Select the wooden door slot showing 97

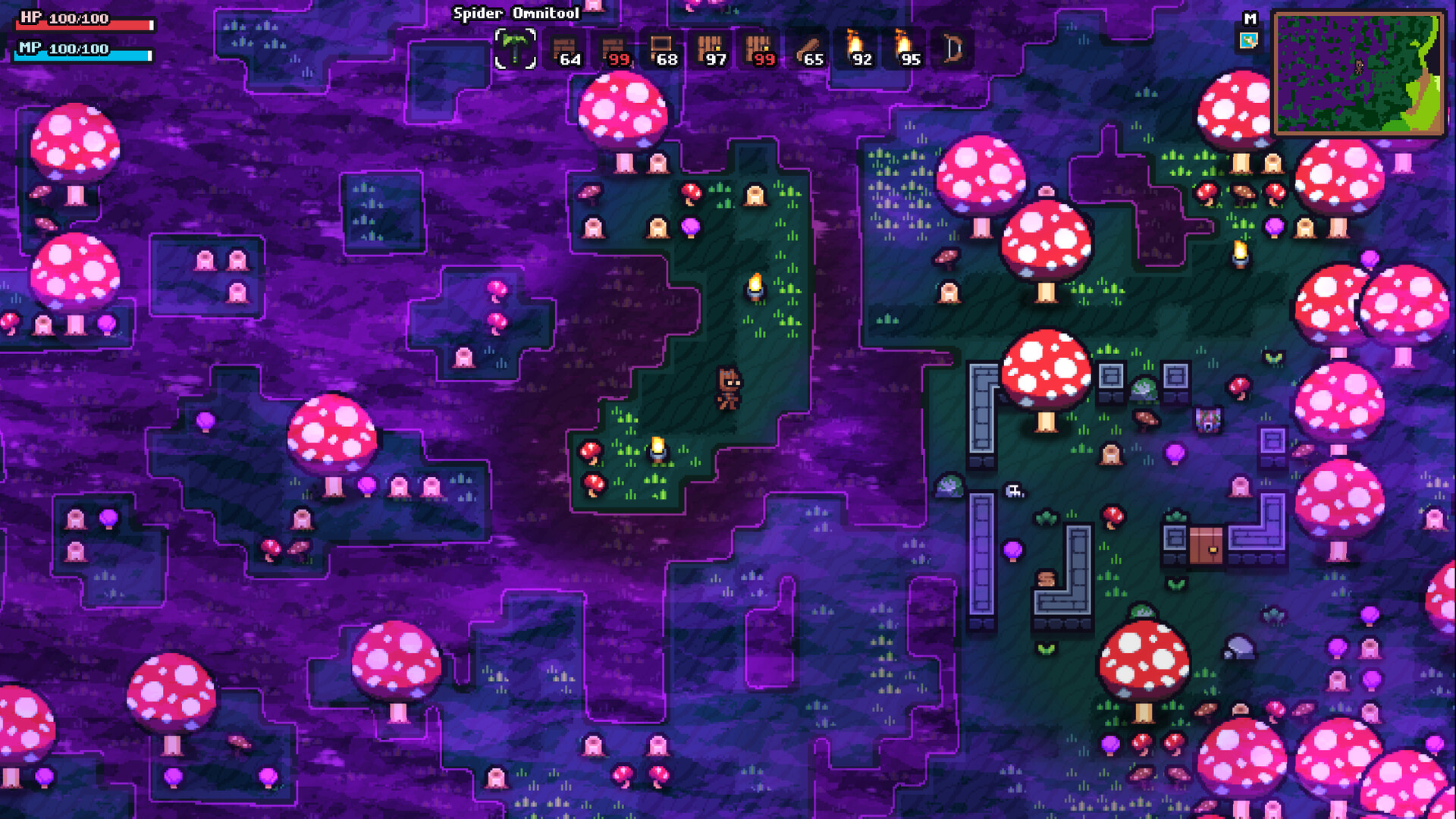pos(711,49)
